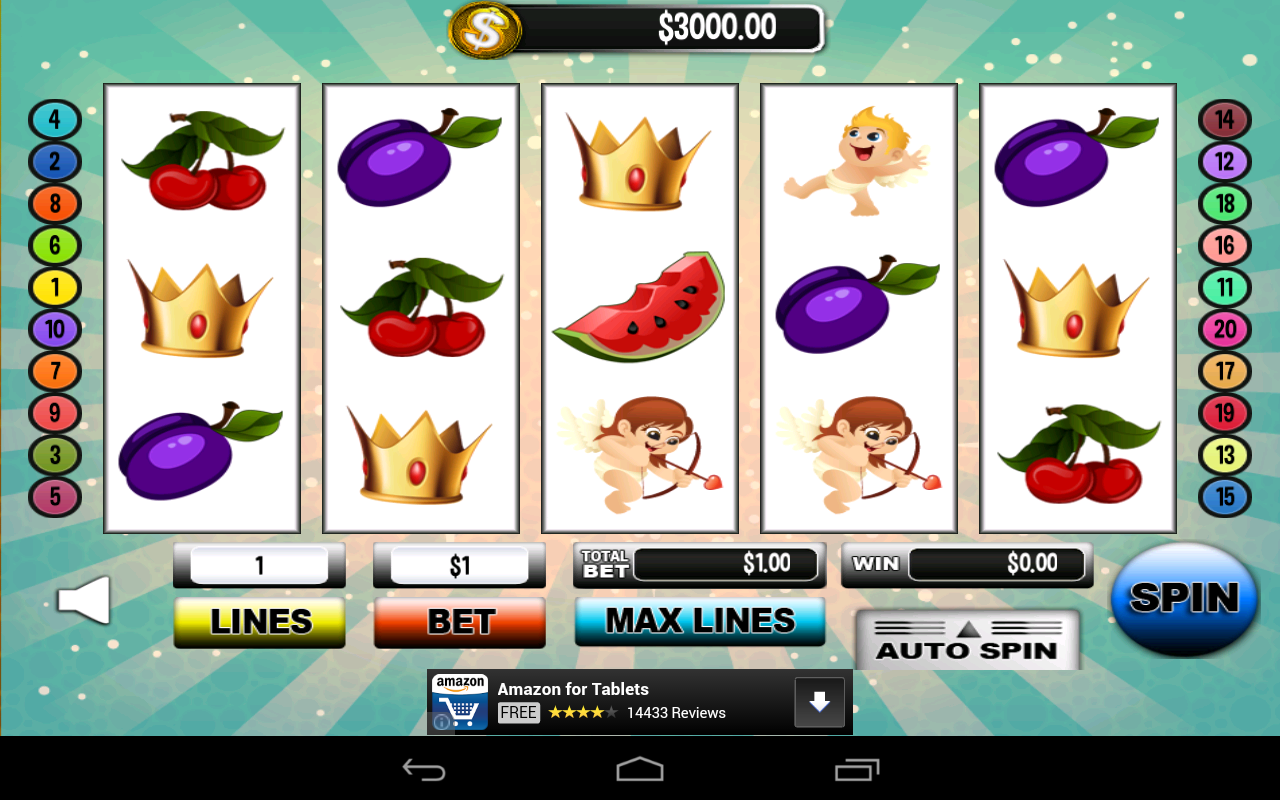Viewport: 1280px width, 800px height.
Task: Choose payline number 18 green marker
Action: (x=1225, y=204)
